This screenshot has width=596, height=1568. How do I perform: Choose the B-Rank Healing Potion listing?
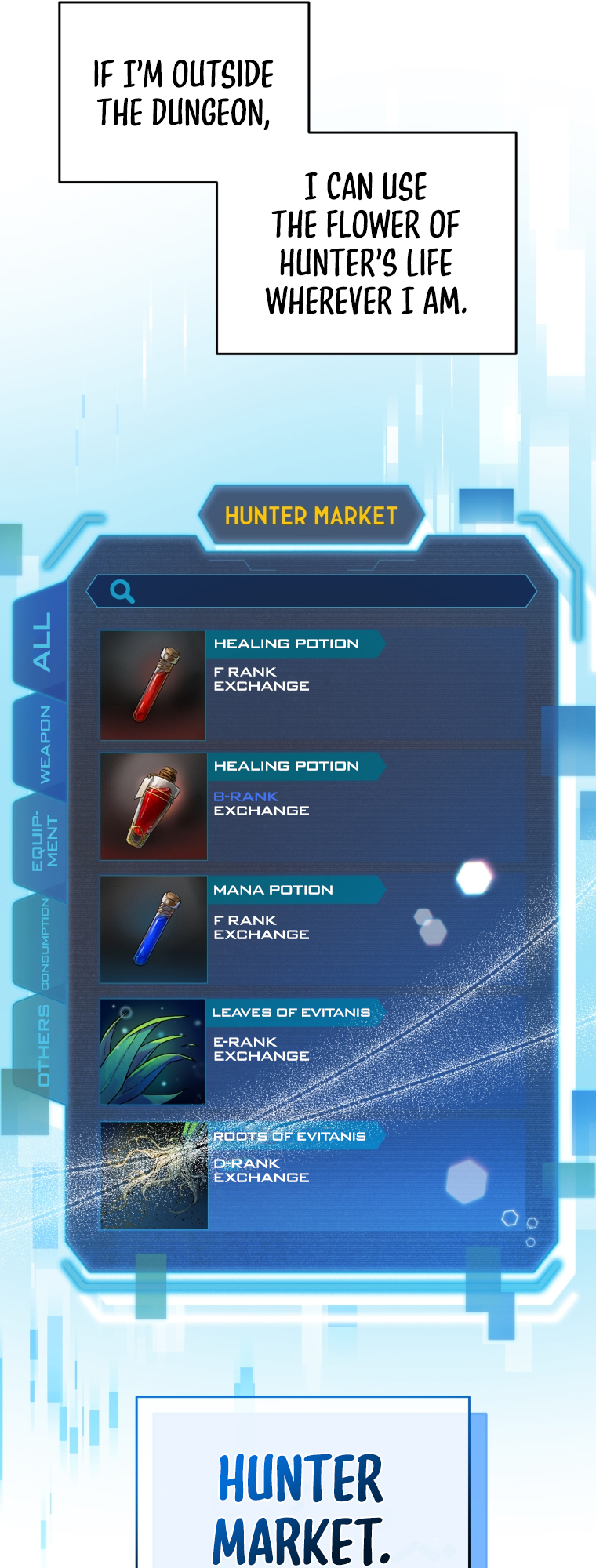click(x=312, y=807)
